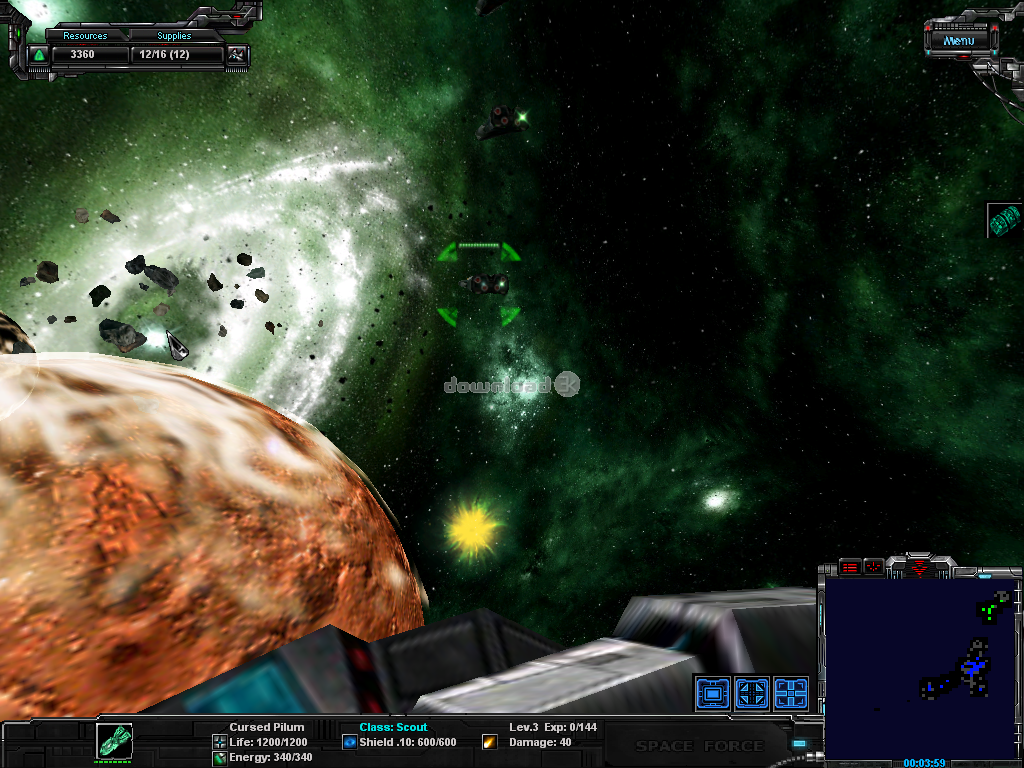Click the green ship group icon at right edge
1024x768 pixels.
pos(1004,220)
